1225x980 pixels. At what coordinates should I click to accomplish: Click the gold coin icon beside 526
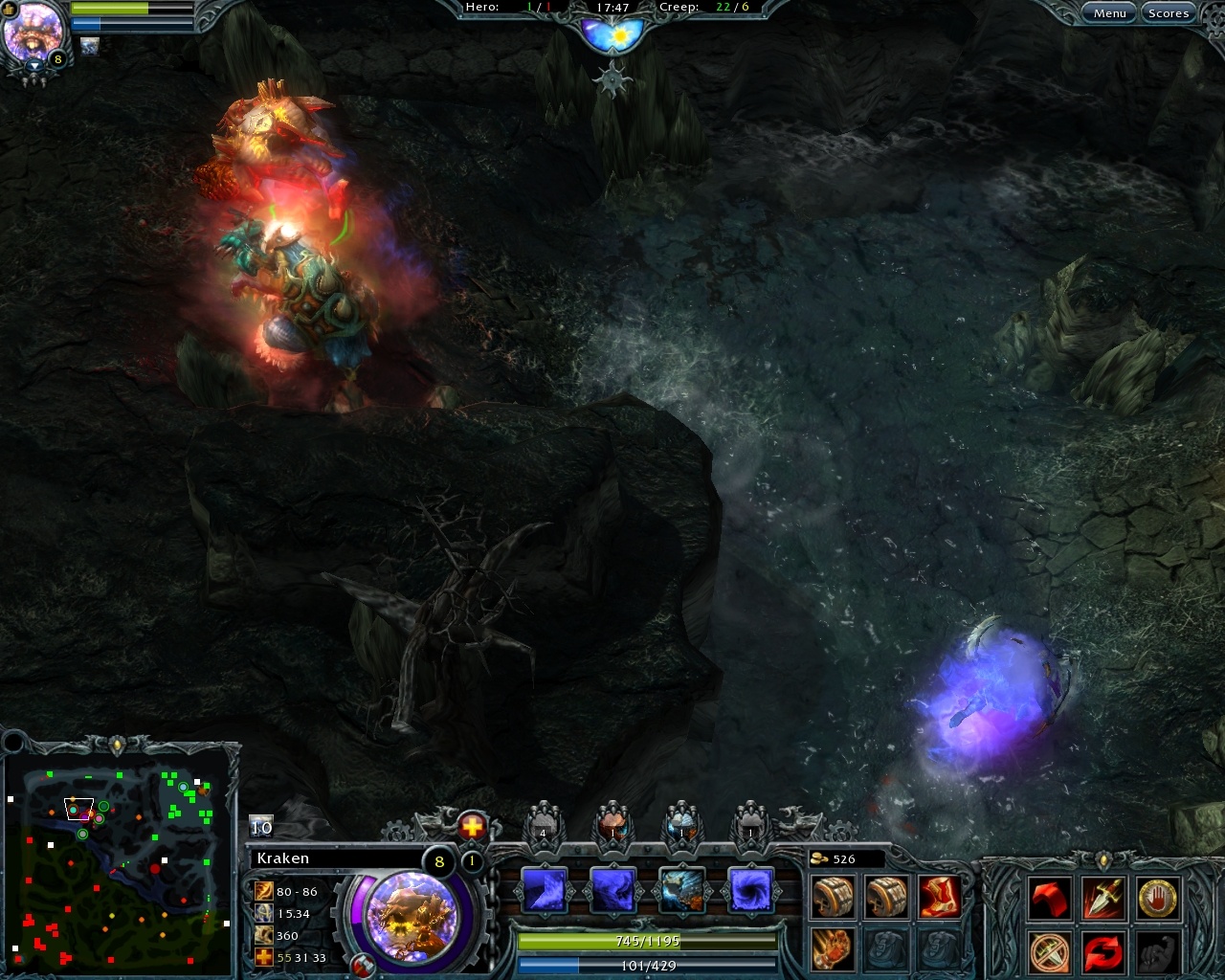pos(819,858)
